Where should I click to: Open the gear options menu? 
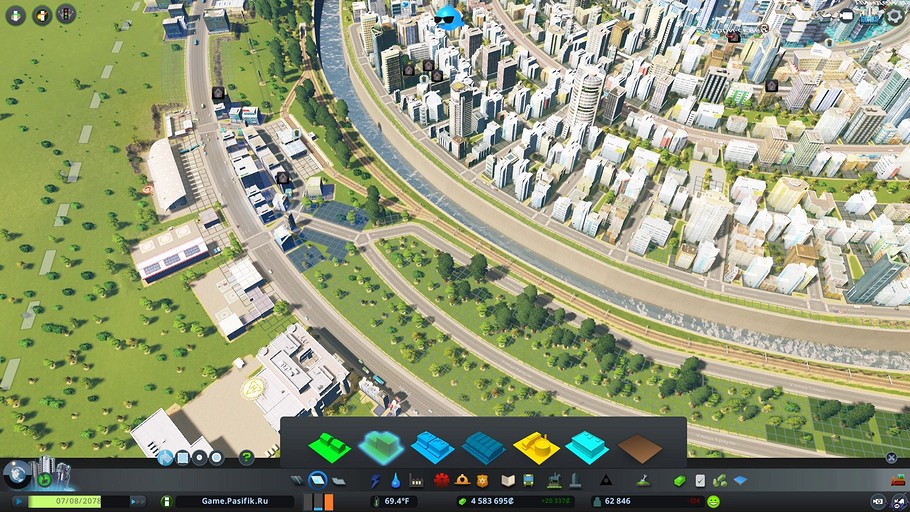point(895,15)
